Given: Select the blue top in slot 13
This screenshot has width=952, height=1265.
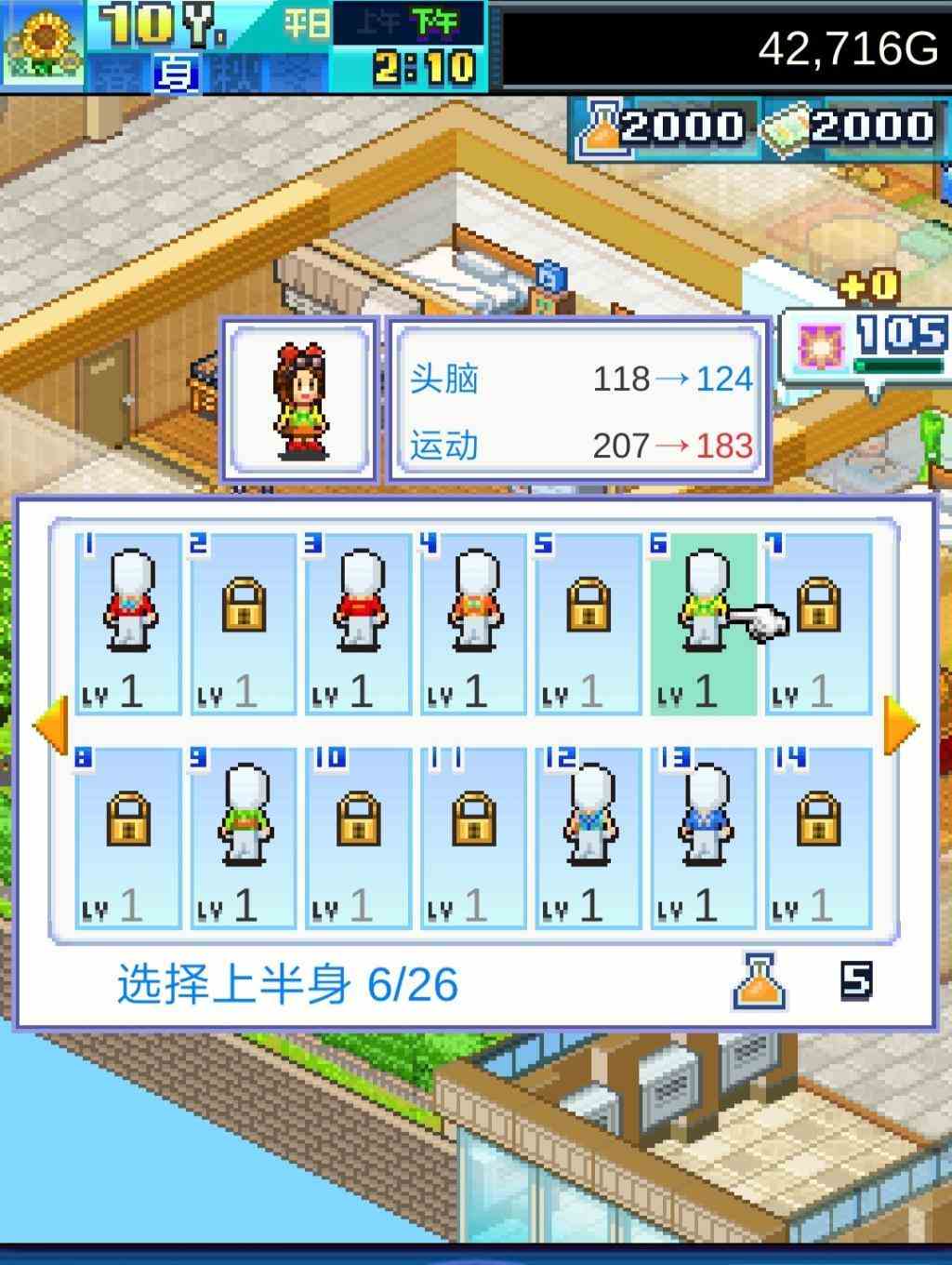Looking at the screenshot, I should pyautogui.click(x=704, y=838).
